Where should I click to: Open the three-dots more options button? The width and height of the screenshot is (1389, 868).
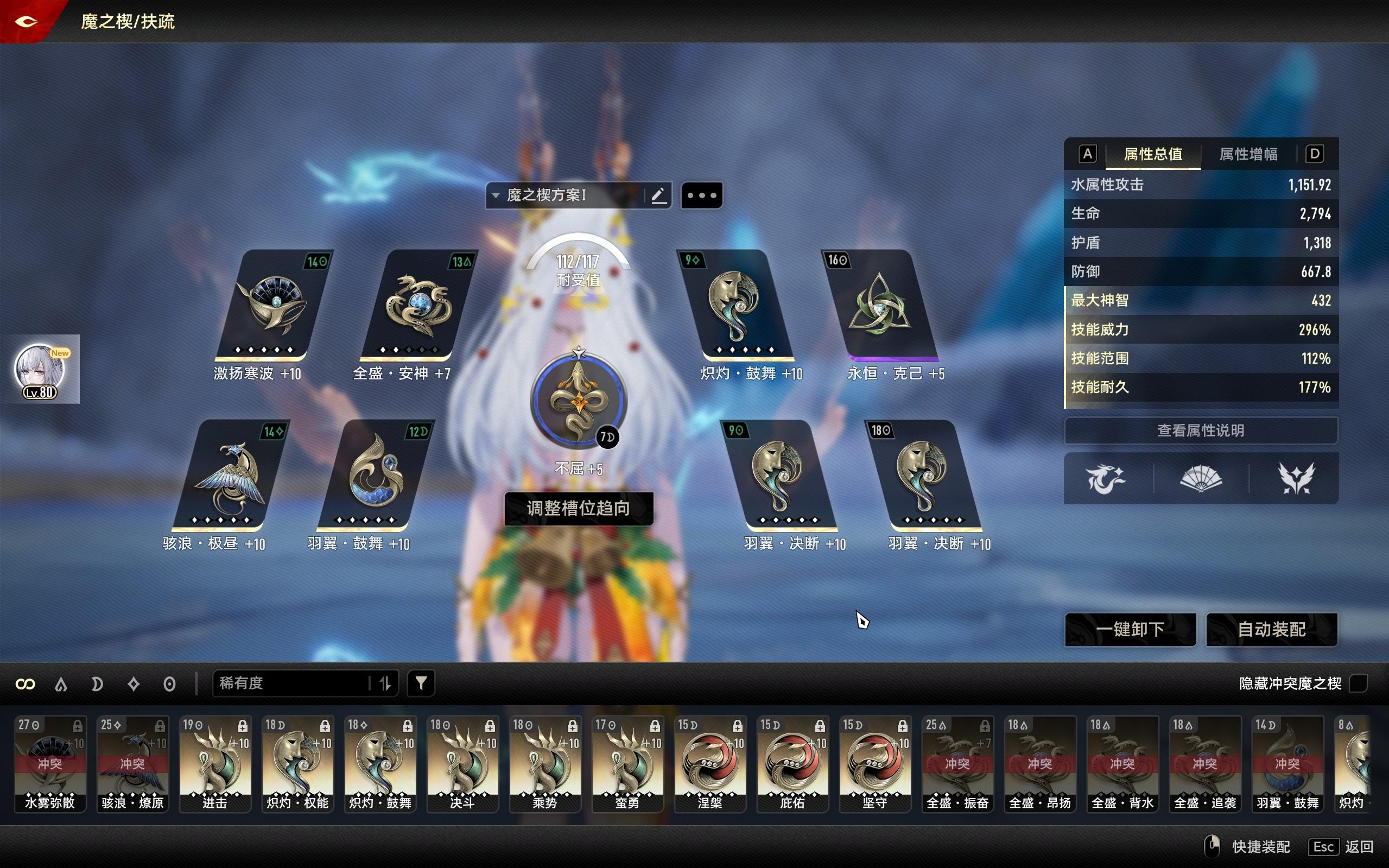(701, 195)
